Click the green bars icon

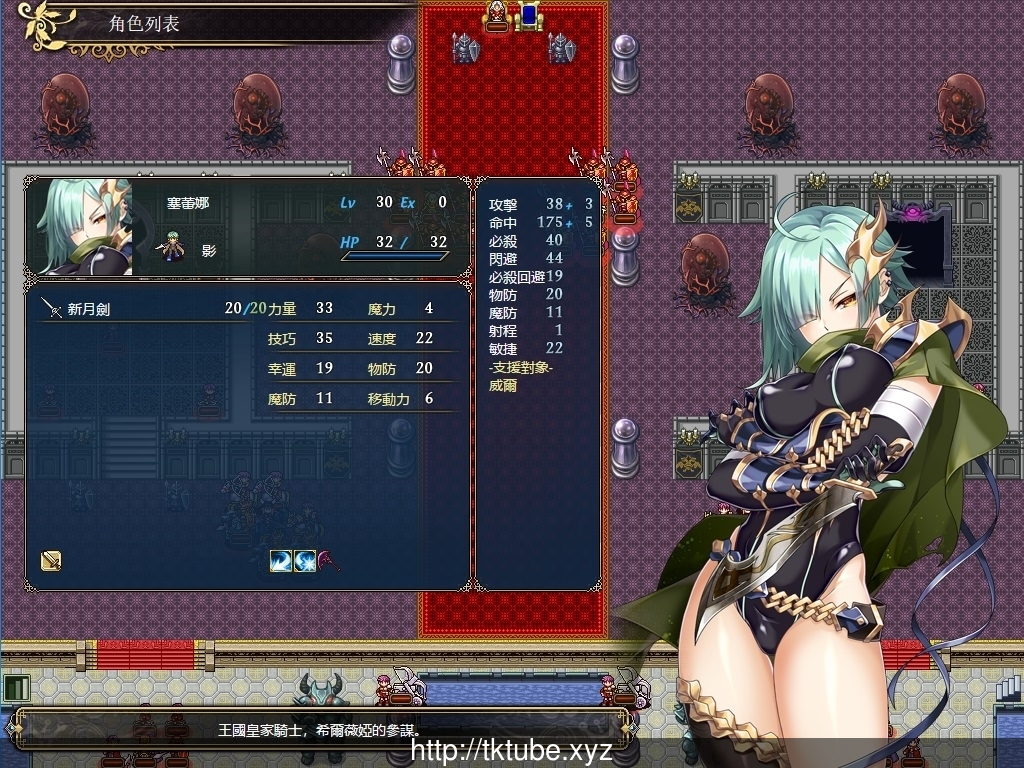pos(16,688)
